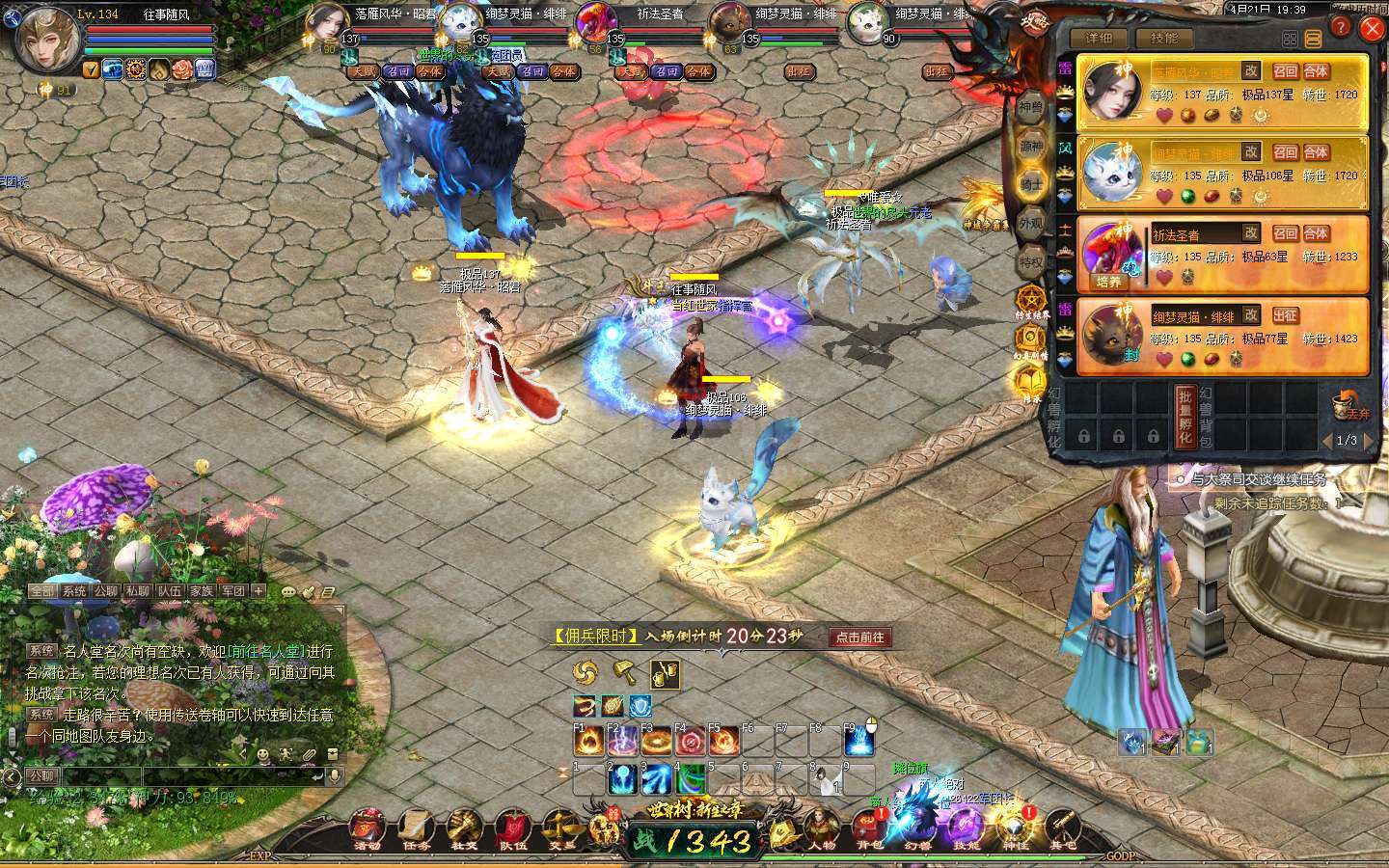Open the question mark help button

click(1341, 29)
